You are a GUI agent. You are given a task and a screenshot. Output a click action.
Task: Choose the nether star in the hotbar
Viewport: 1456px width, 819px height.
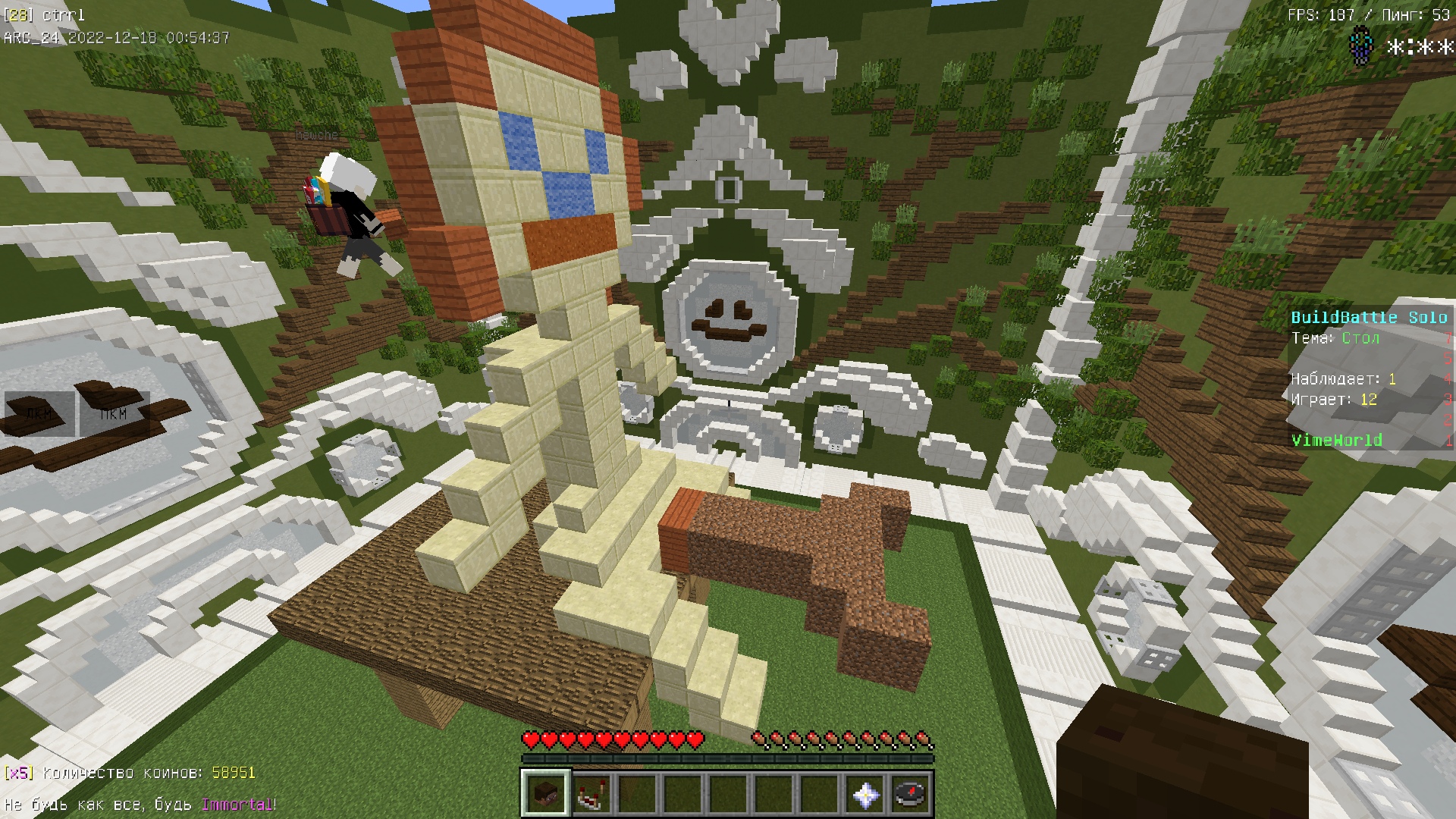pyautogui.click(x=865, y=793)
